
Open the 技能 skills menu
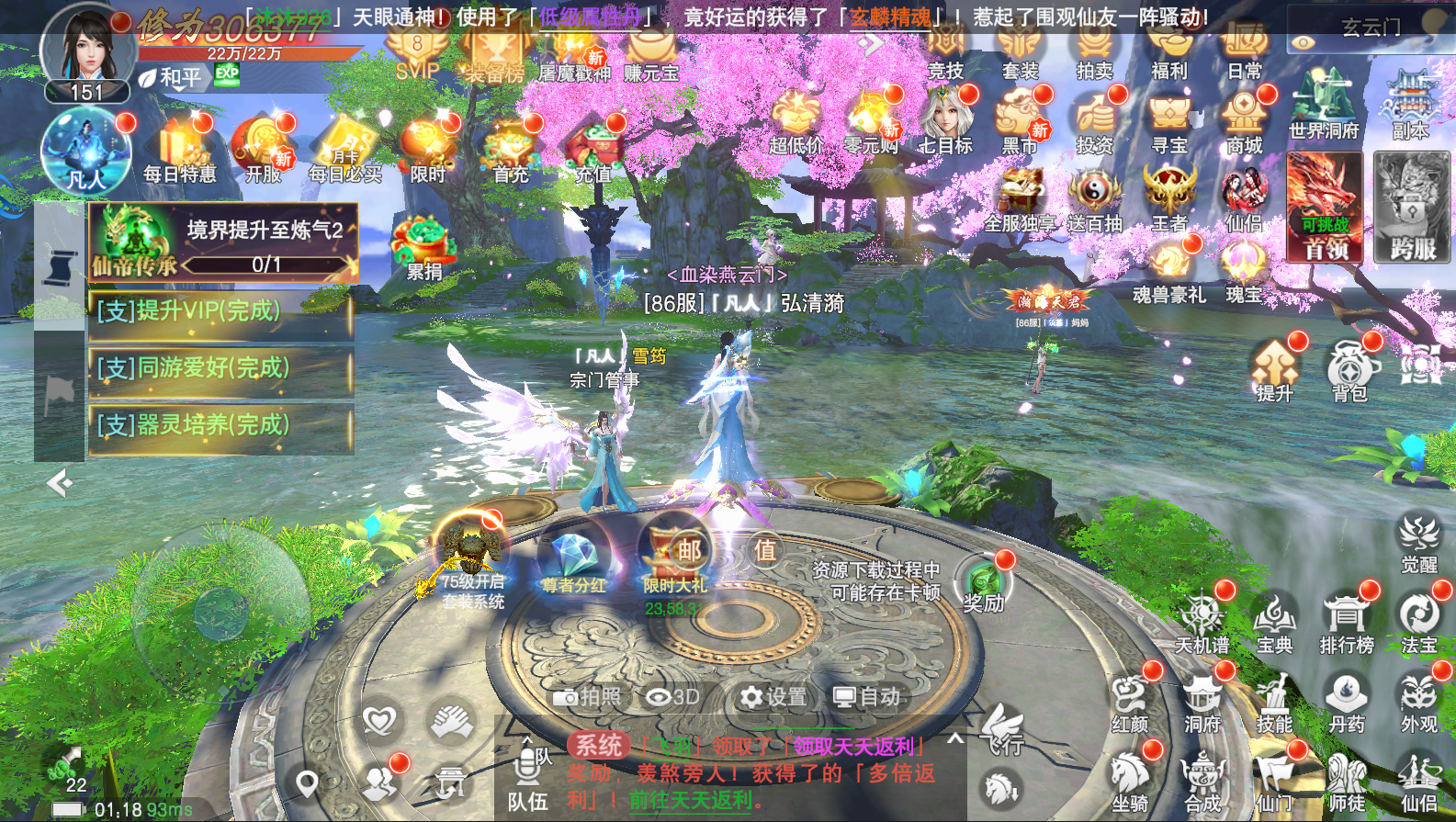coord(1274,703)
